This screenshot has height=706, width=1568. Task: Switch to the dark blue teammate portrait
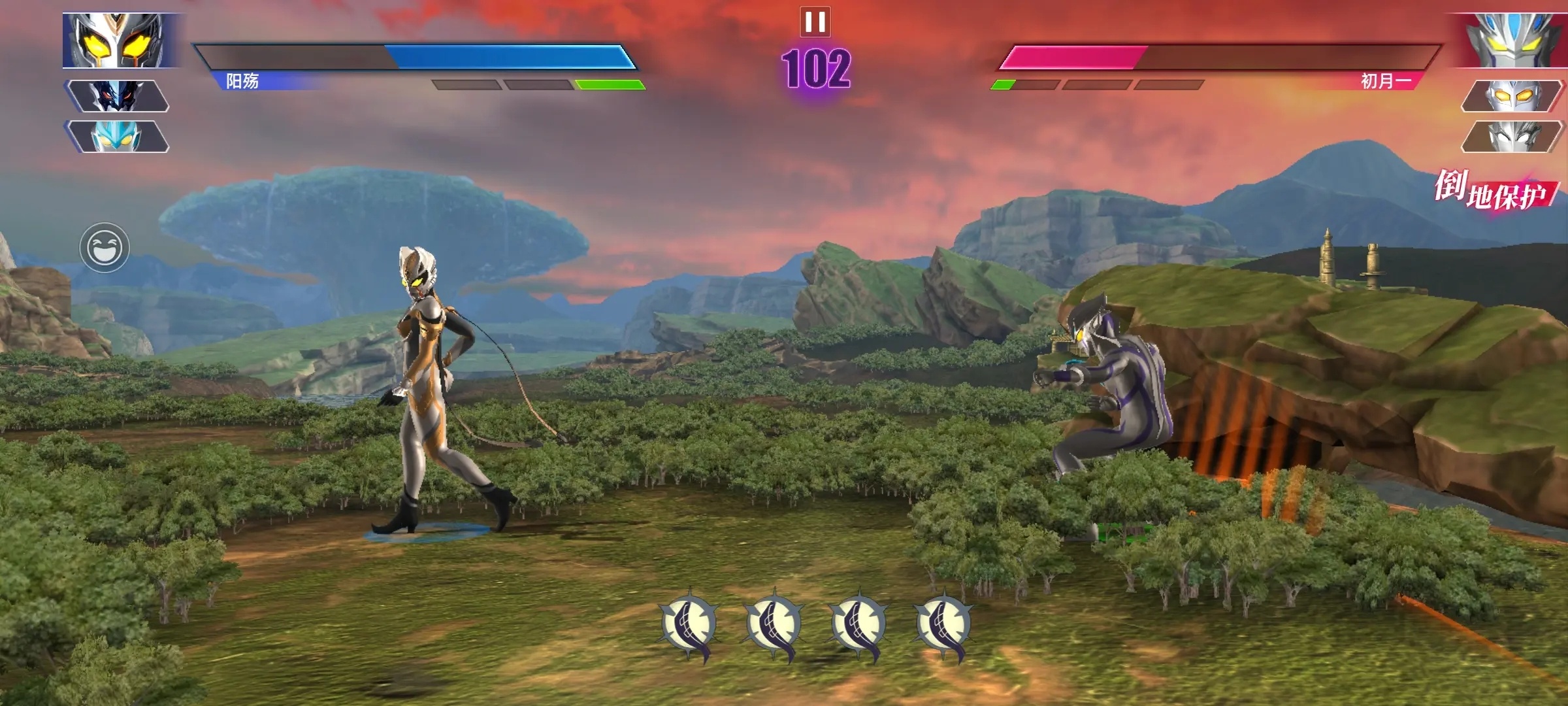pos(116,96)
